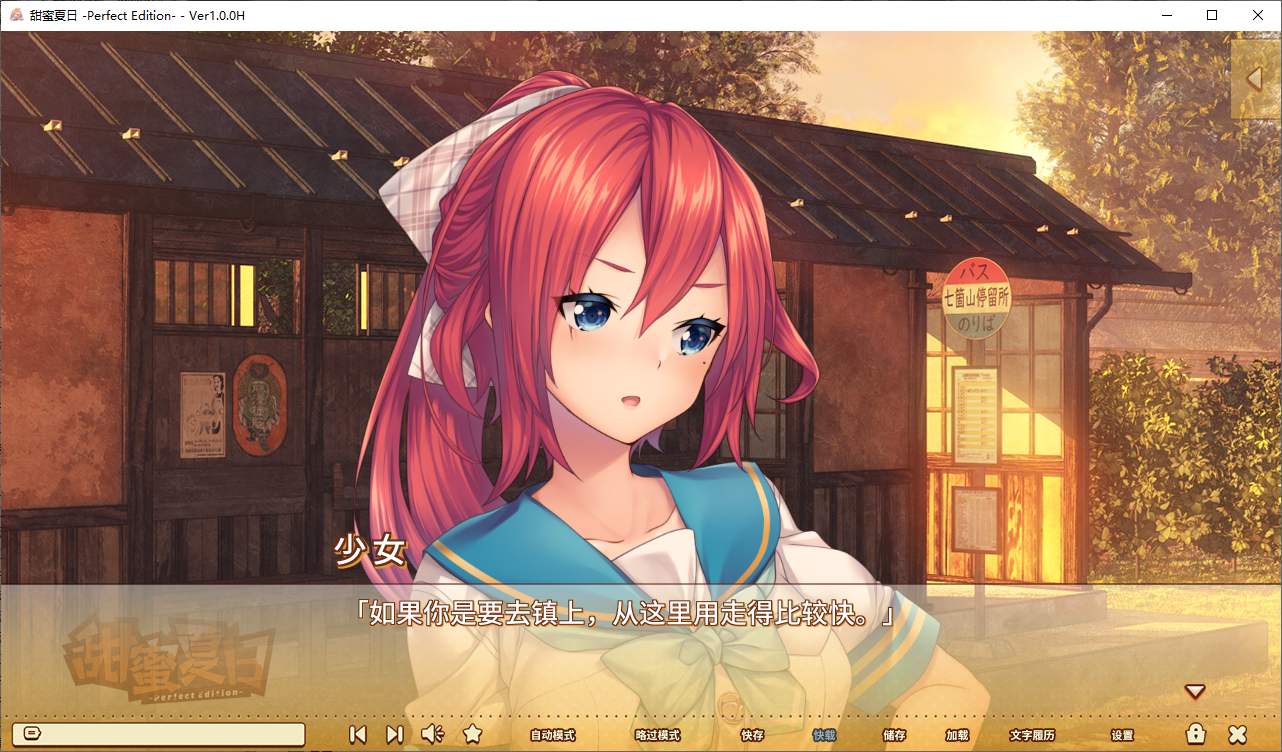Advance dialogue with the red down arrow

click(1194, 691)
